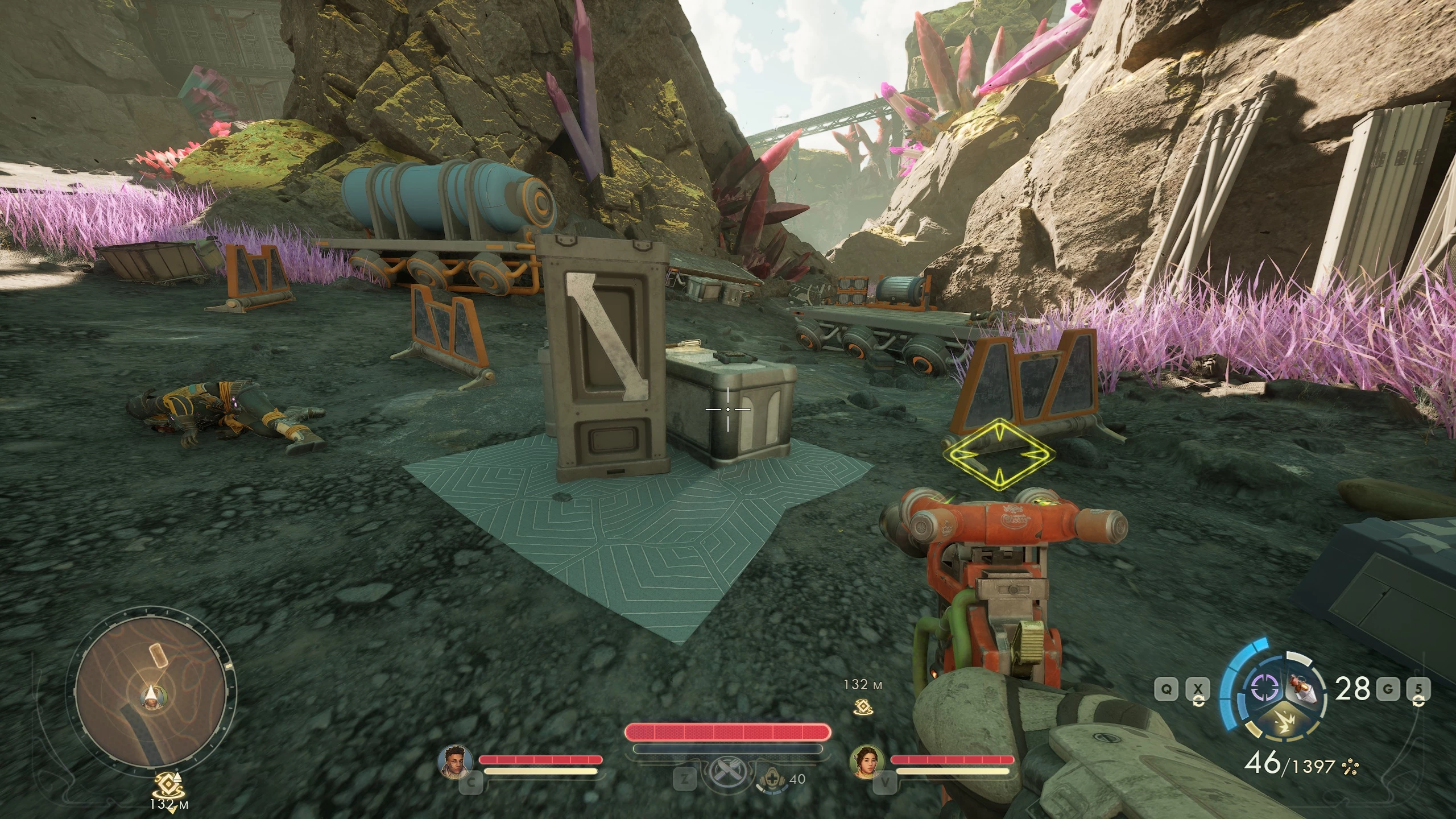Click the gold objective icon under the 132 M label
1456x819 pixels.
[x=862, y=706]
